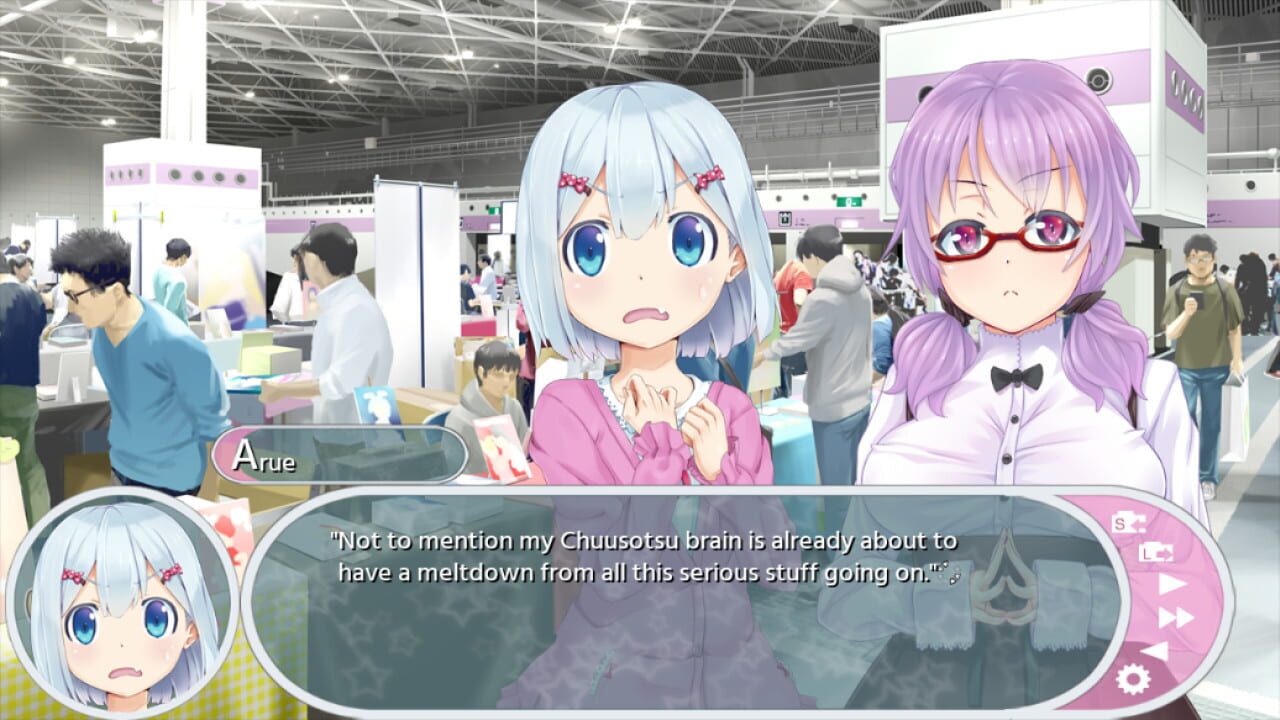Image resolution: width=1280 pixels, height=720 pixels.
Task: Open settings with the gear icon
Action: [x=1133, y=679]
